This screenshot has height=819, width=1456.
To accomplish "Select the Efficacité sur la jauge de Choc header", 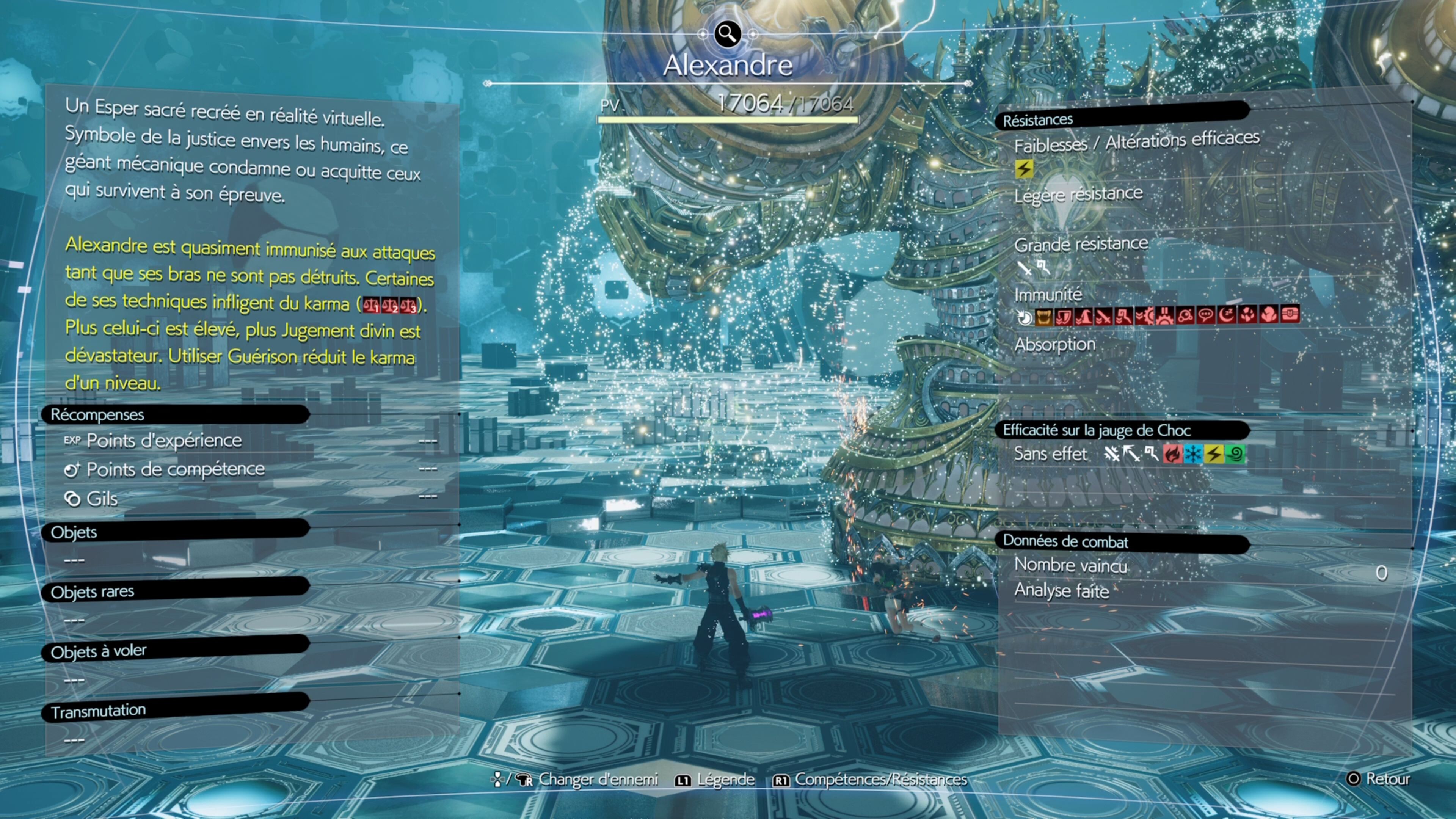I will (x=1097, y=430).
